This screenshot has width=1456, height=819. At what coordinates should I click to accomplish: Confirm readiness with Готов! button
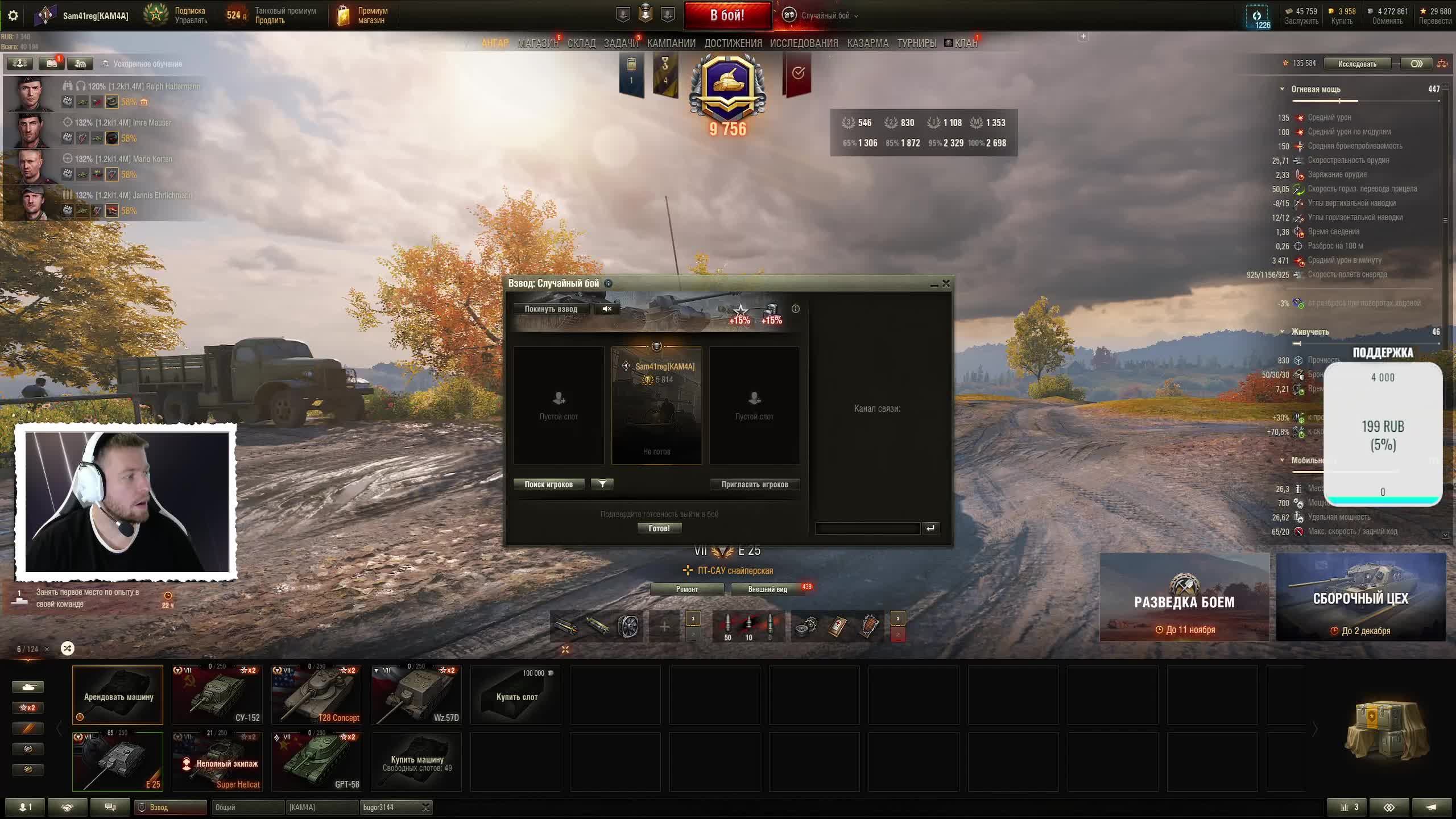coord(659,528)
